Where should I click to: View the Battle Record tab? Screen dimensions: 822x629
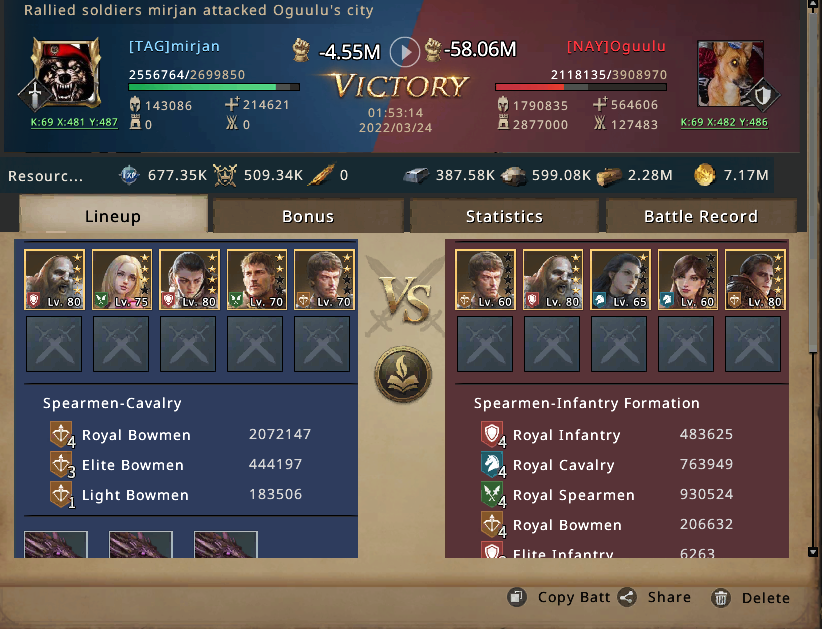(x=700, y=216)
